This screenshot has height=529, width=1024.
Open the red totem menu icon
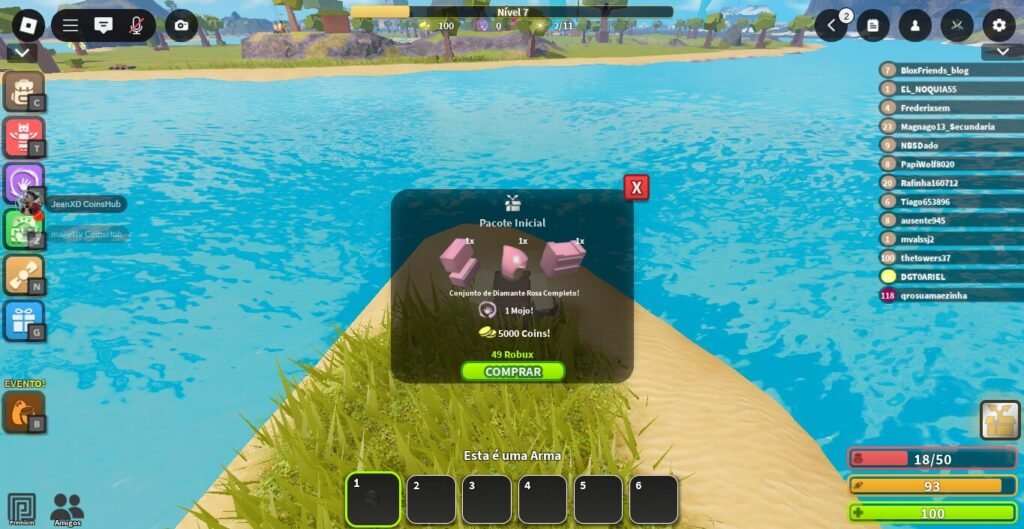[22, 137]
